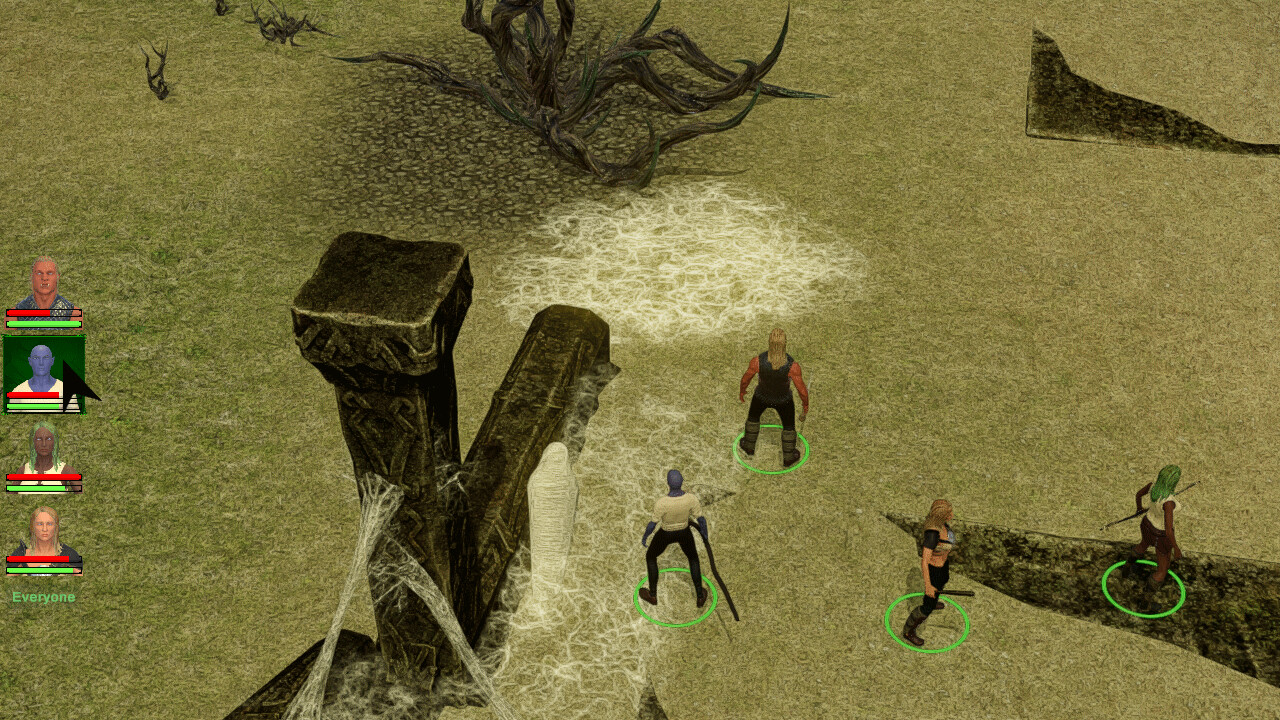This screenshot has width=1280, height=720.
Task: Click the 'Everyone' chat label
Action: (41, 595)
